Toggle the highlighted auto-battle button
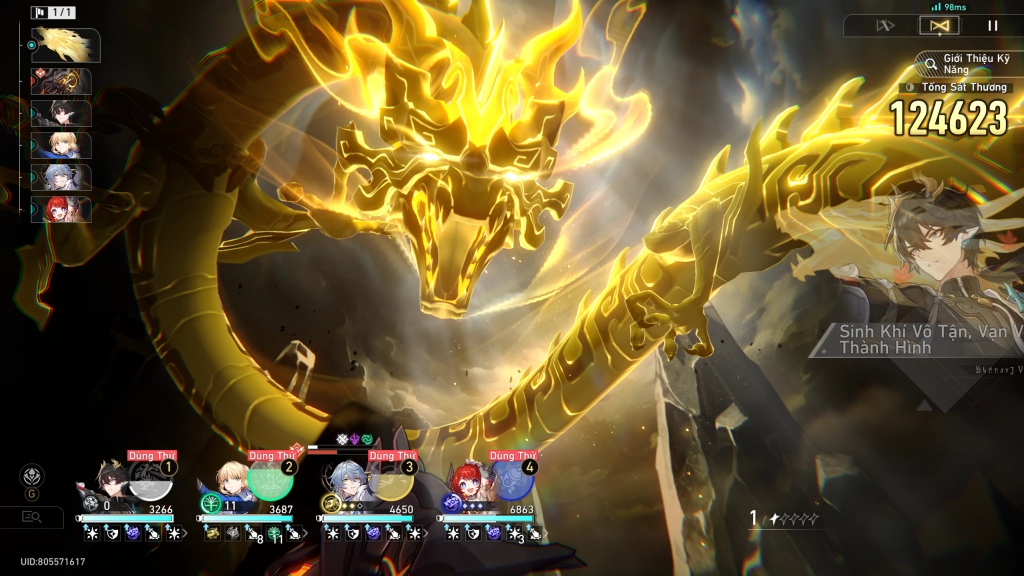 (939, 26)
